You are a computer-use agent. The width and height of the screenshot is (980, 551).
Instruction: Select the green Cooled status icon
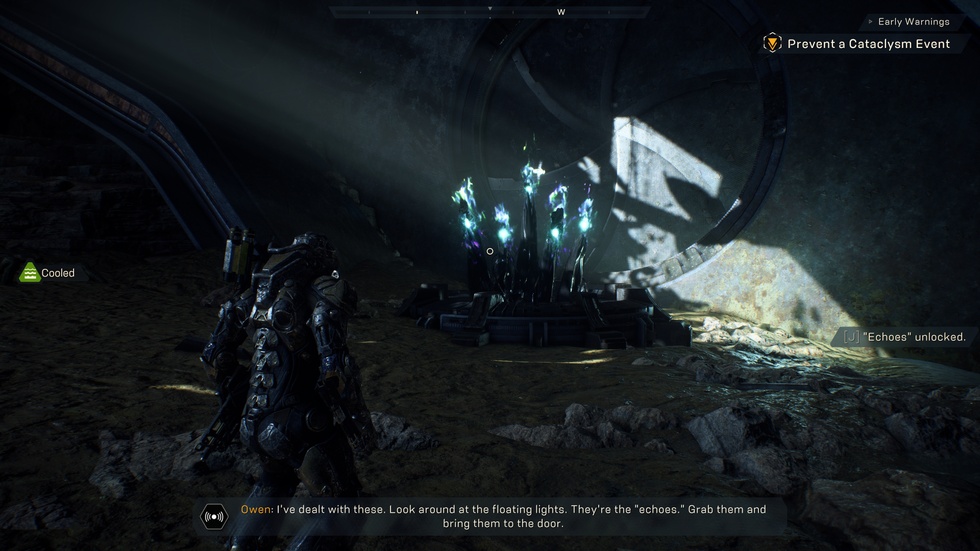click(30, 272)
